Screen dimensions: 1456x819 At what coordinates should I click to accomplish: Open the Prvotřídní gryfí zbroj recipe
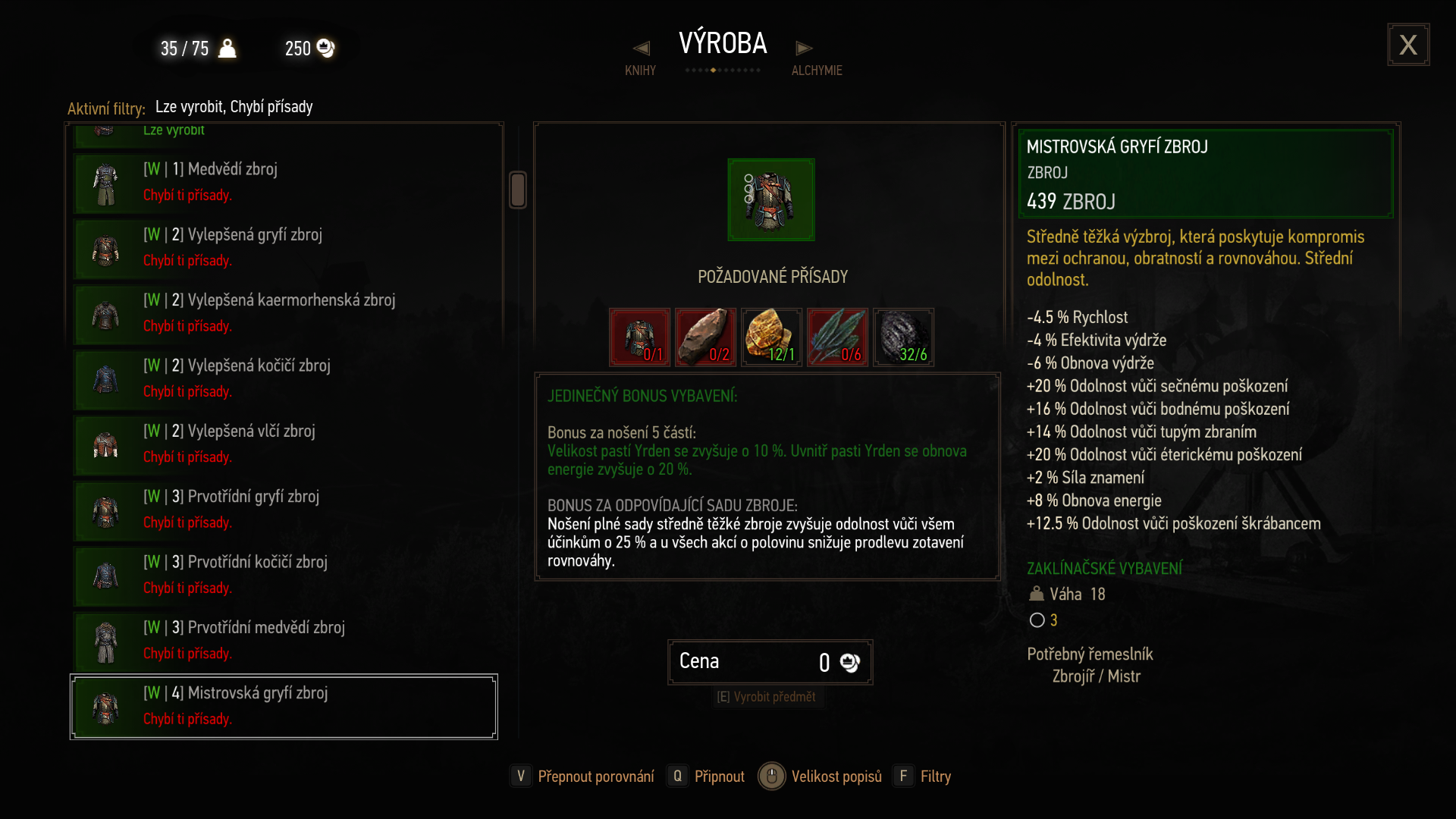point(284,510)
